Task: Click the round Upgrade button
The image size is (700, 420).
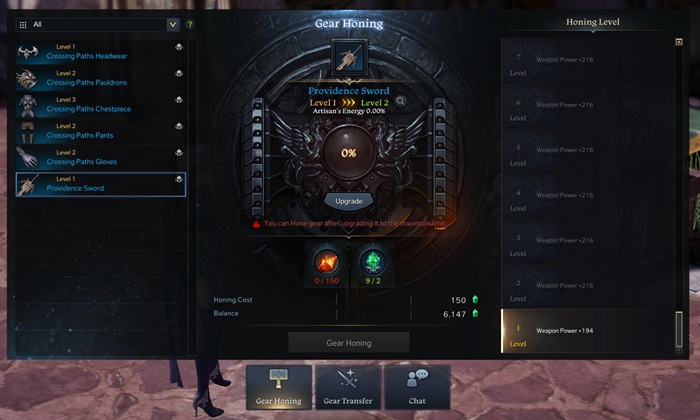Action: click(349, 200)
